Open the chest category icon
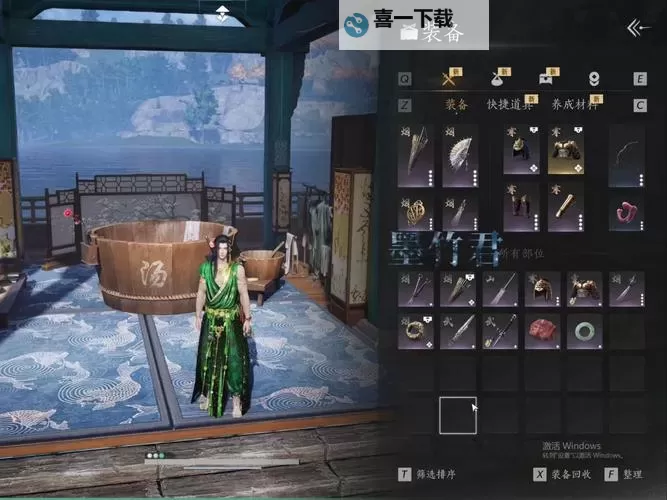 546,78
